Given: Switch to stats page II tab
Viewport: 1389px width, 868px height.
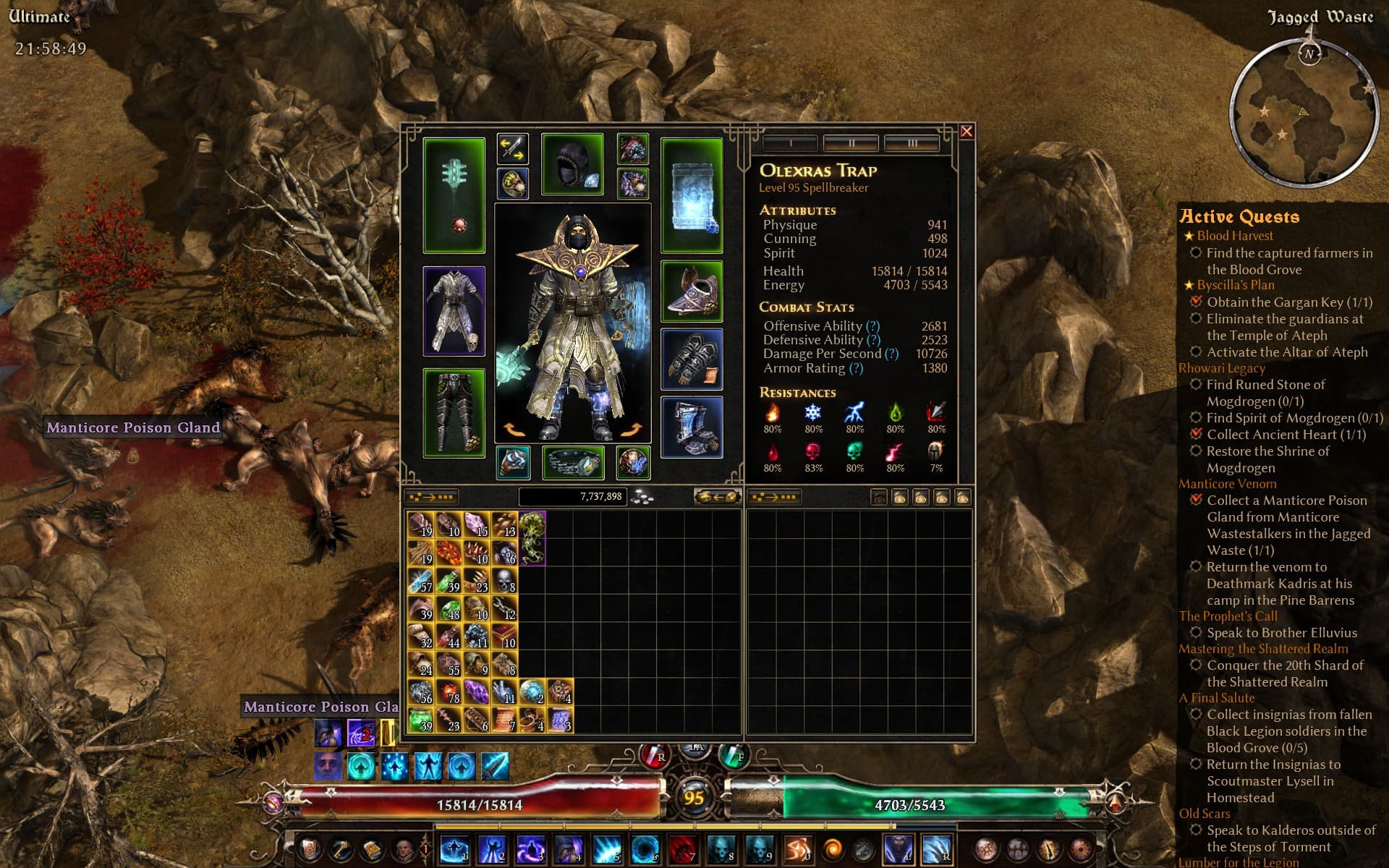Looking at the screenshot, I should [x=851, y=143].
